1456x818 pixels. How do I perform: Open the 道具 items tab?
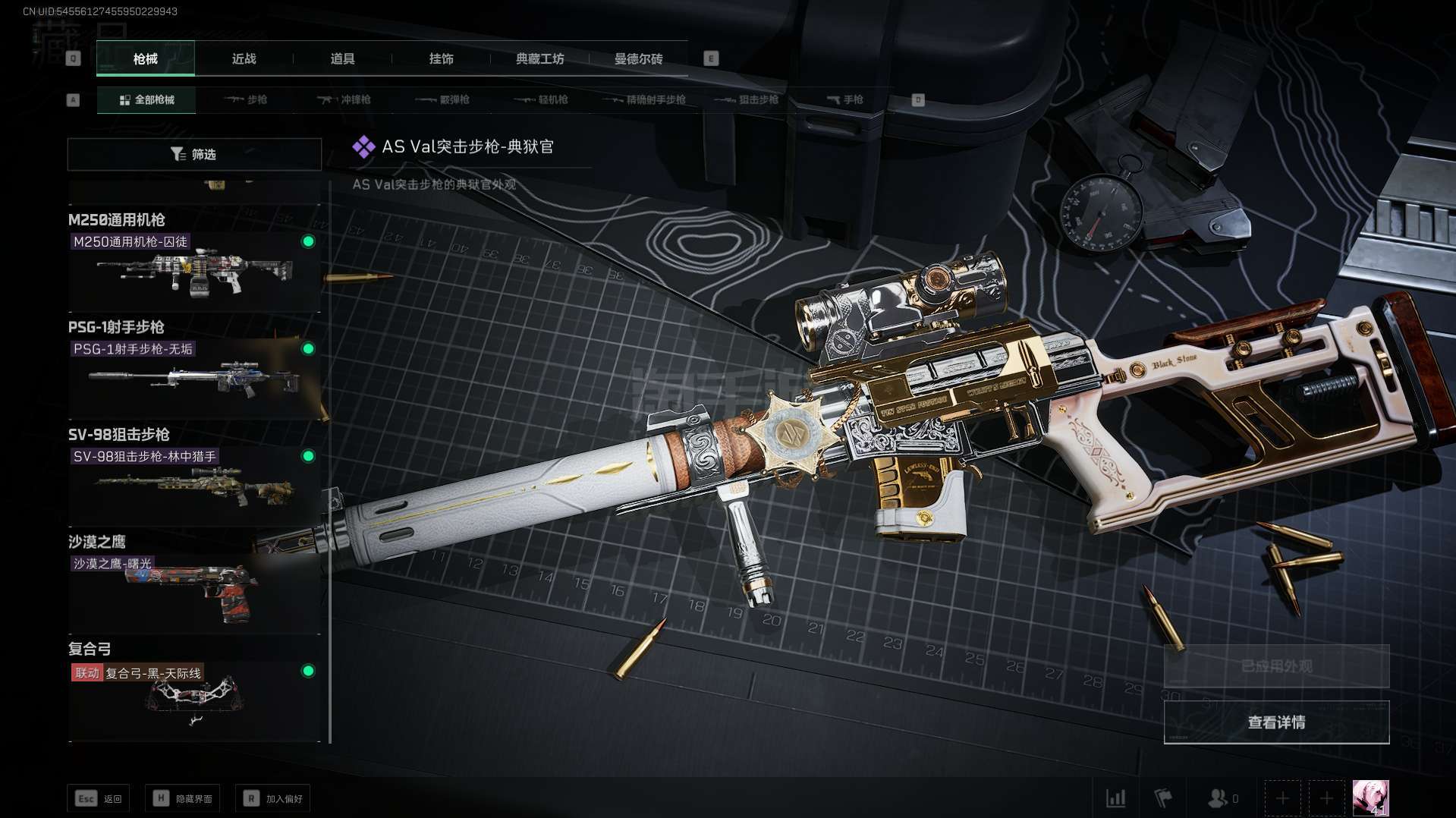click(x=342, y=59)
